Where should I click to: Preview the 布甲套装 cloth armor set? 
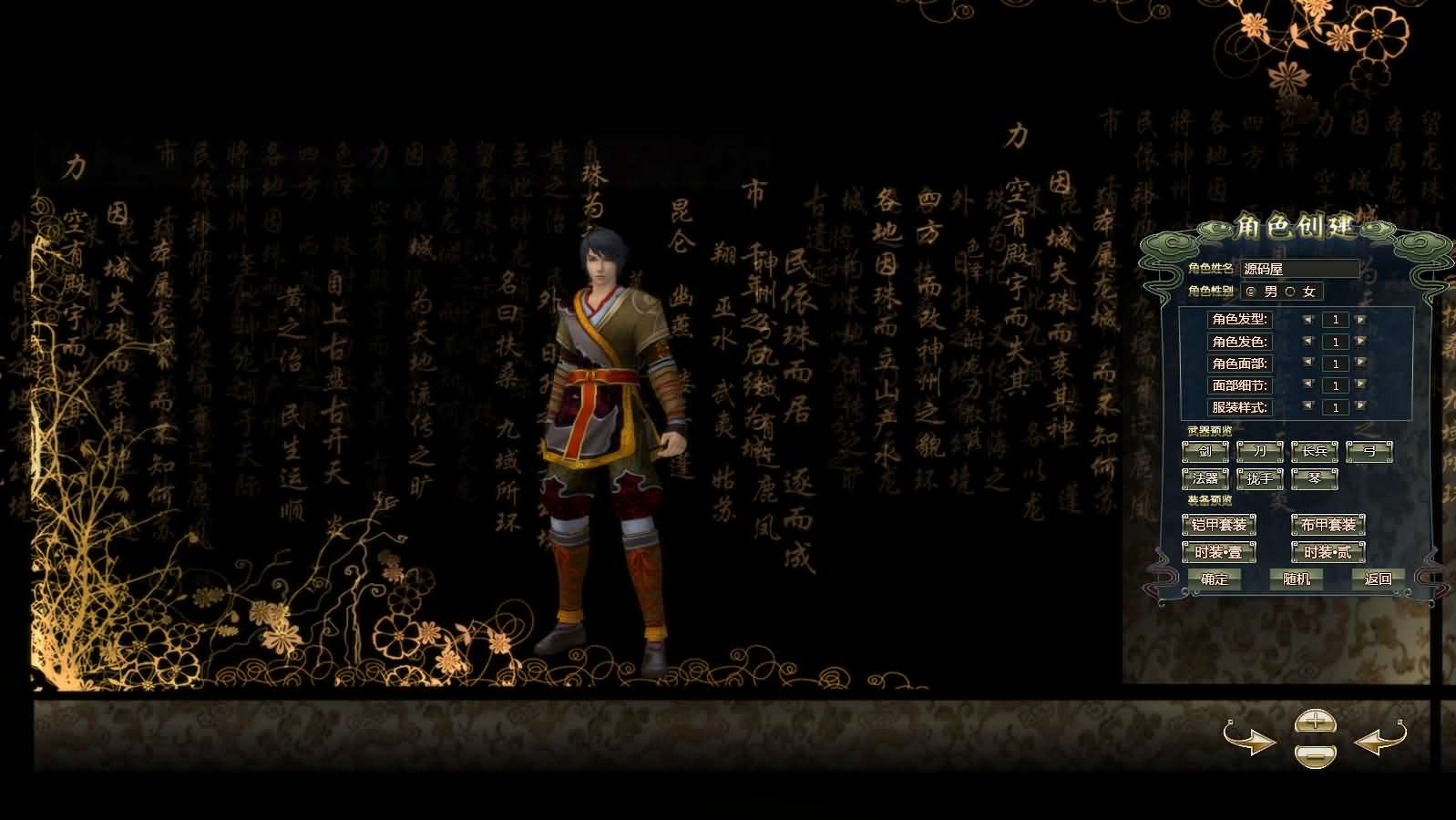(1327, 525)
